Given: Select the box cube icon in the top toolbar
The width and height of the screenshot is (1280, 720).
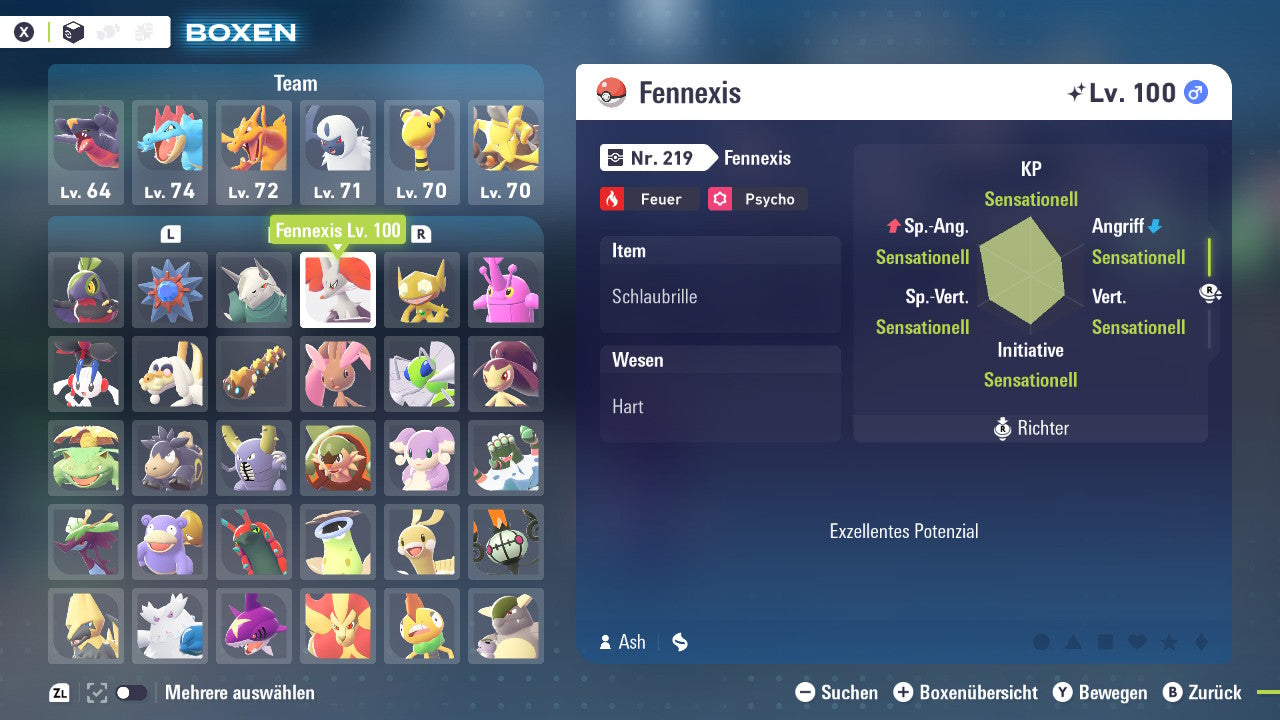Looking at the screenshot, I should click(x=73, y=32).
